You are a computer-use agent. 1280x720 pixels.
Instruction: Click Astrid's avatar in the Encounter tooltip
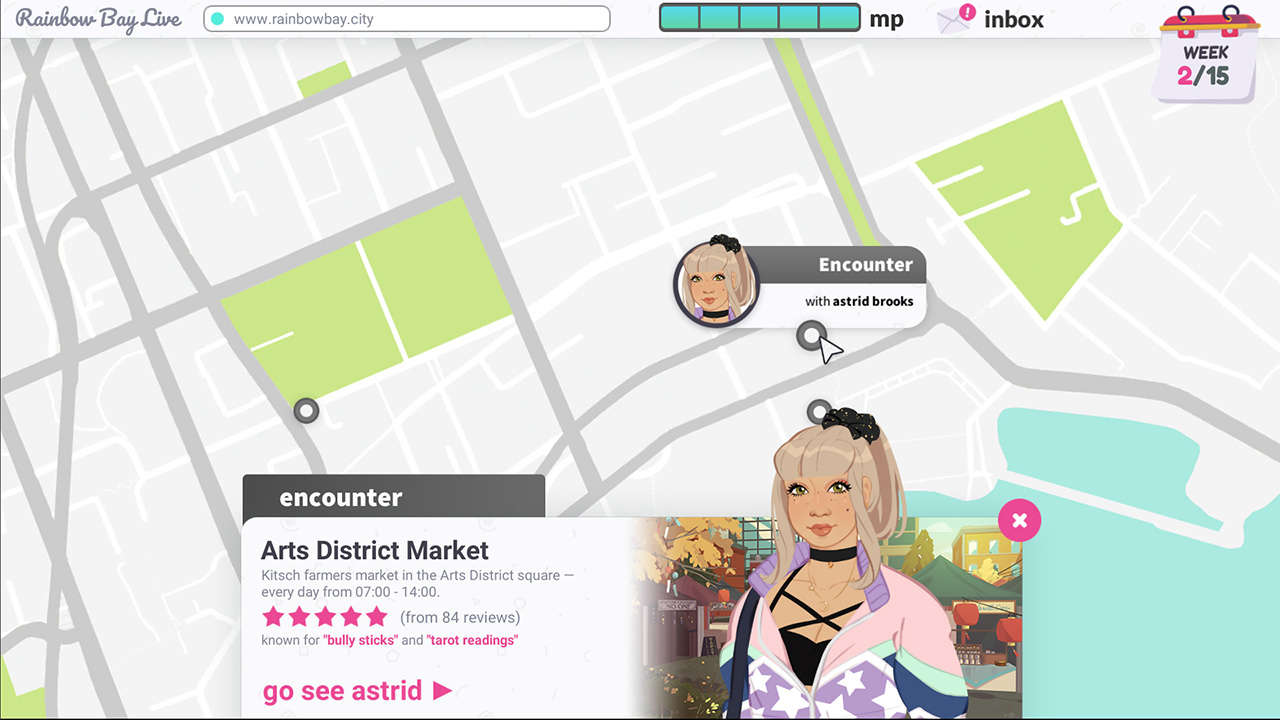click(712, 283)
